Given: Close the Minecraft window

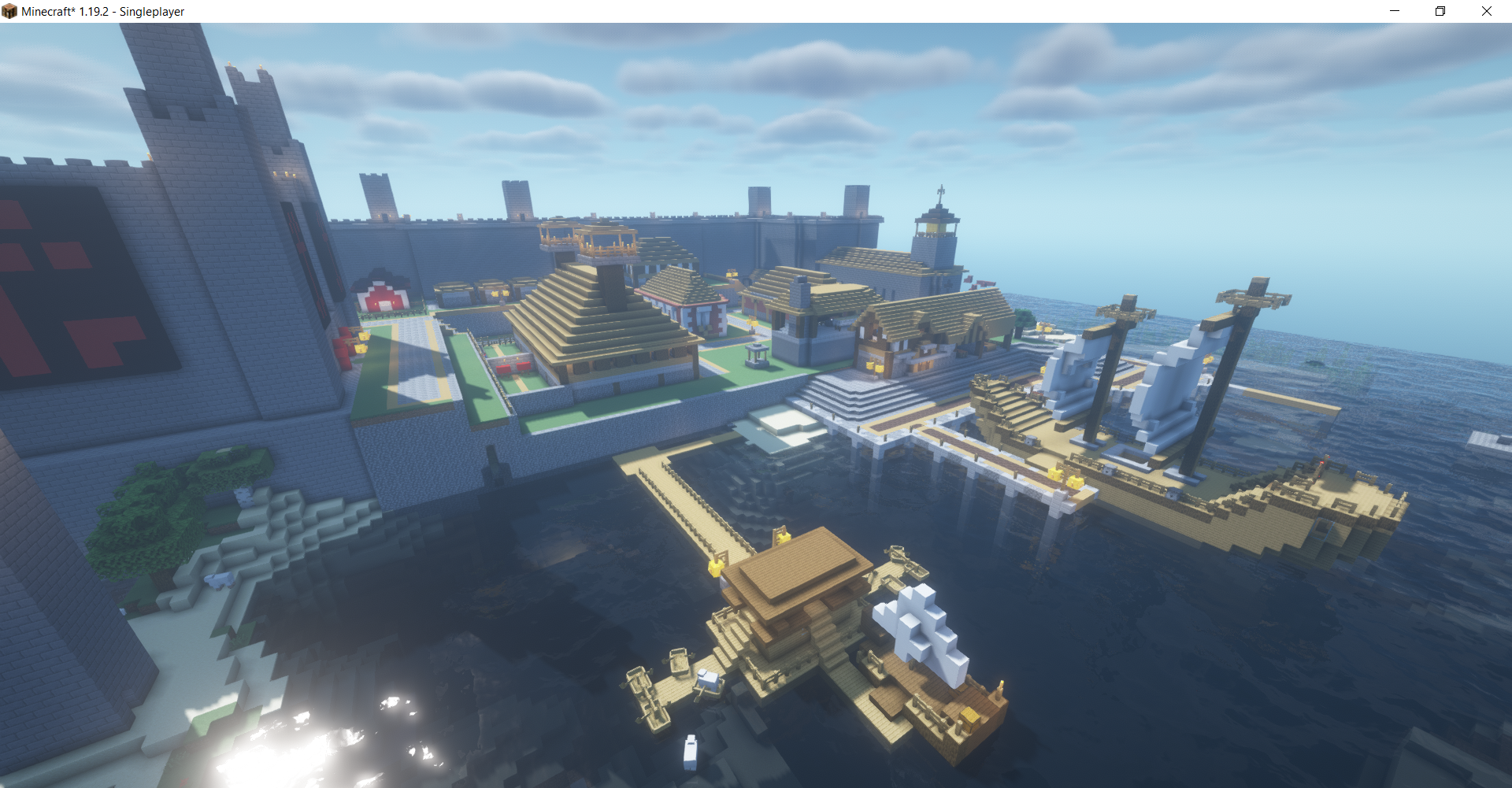Looking at the screenshot, I should point(1486,11).
